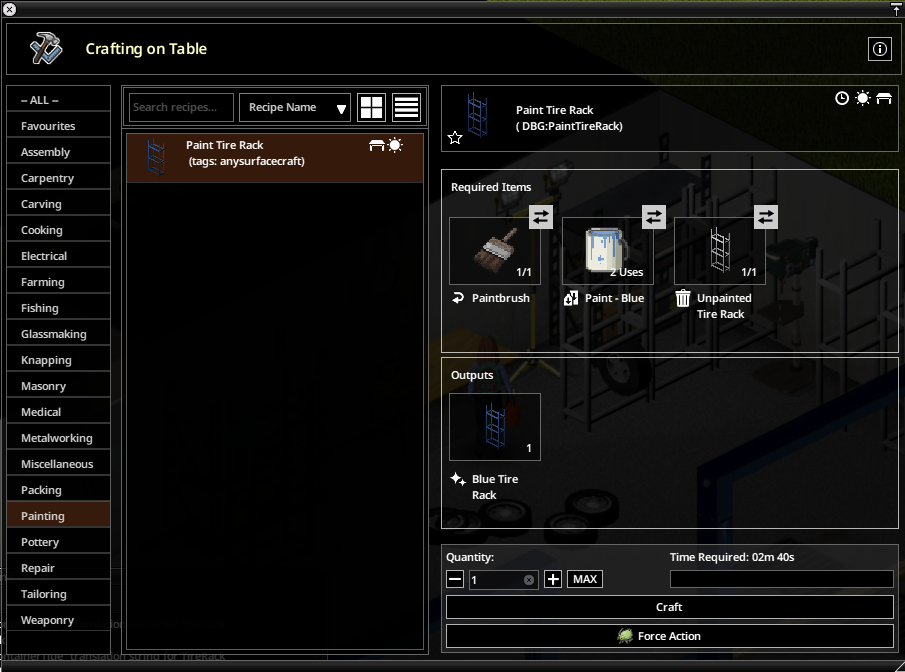The image size is (905, 672).
Task: Open the Recipe Name sort dropdown
Action: point(295,107)
